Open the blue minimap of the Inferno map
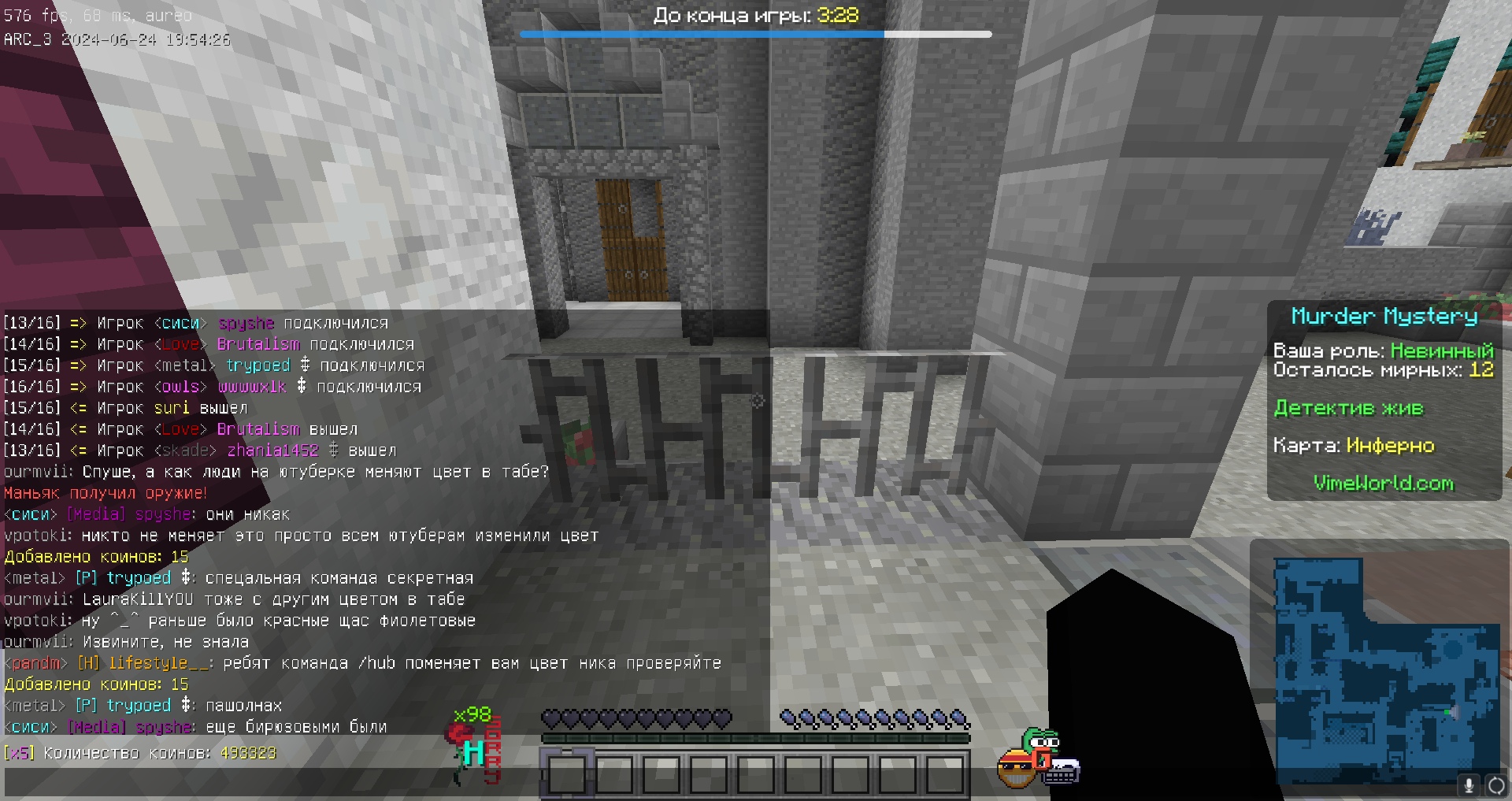1512x801 pixels. 1387,671
